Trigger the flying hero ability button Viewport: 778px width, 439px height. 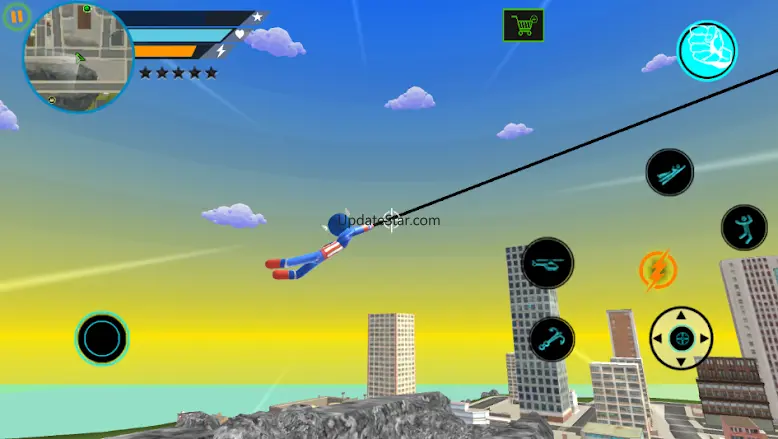pyautogui.click(x=669, y=173)
